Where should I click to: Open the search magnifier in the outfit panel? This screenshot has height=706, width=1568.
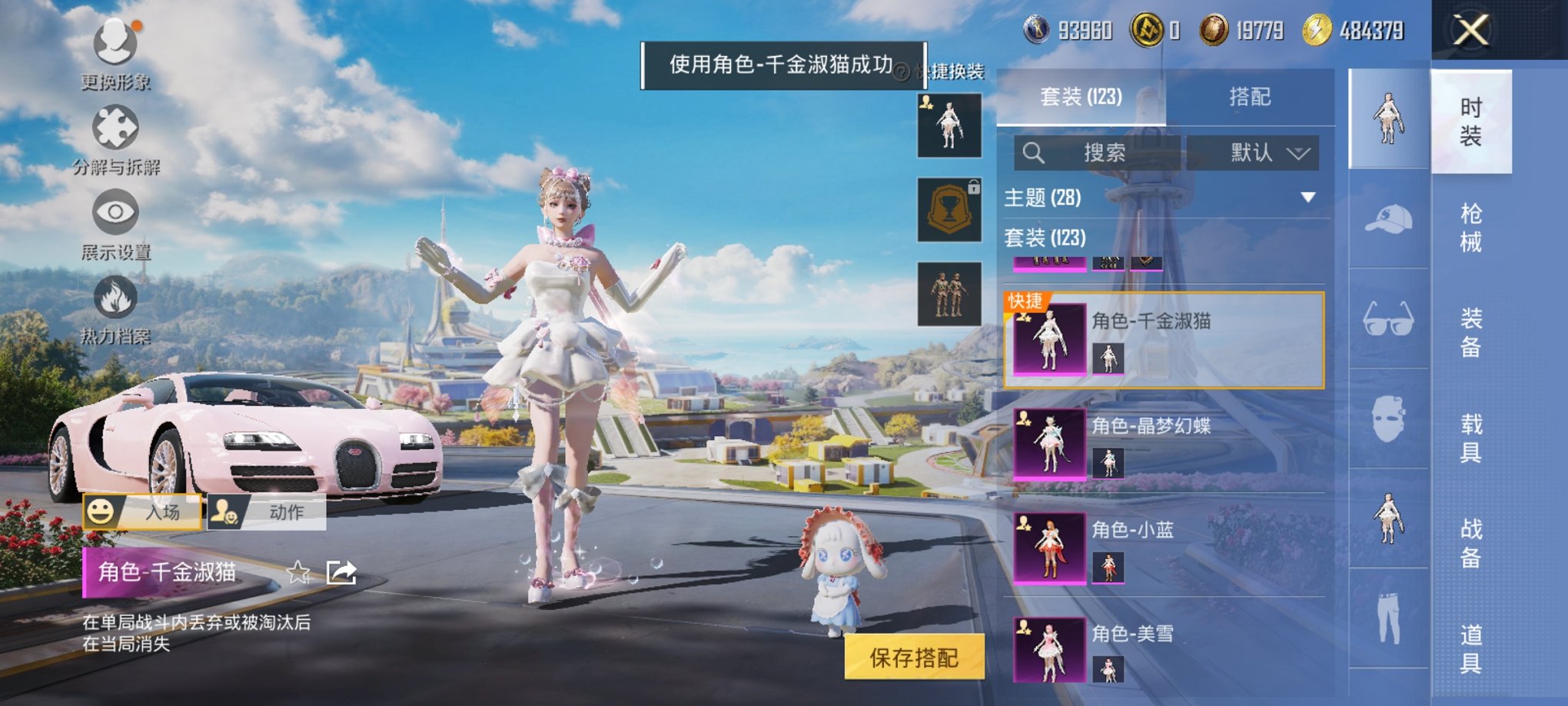(x=1034, y=153)
